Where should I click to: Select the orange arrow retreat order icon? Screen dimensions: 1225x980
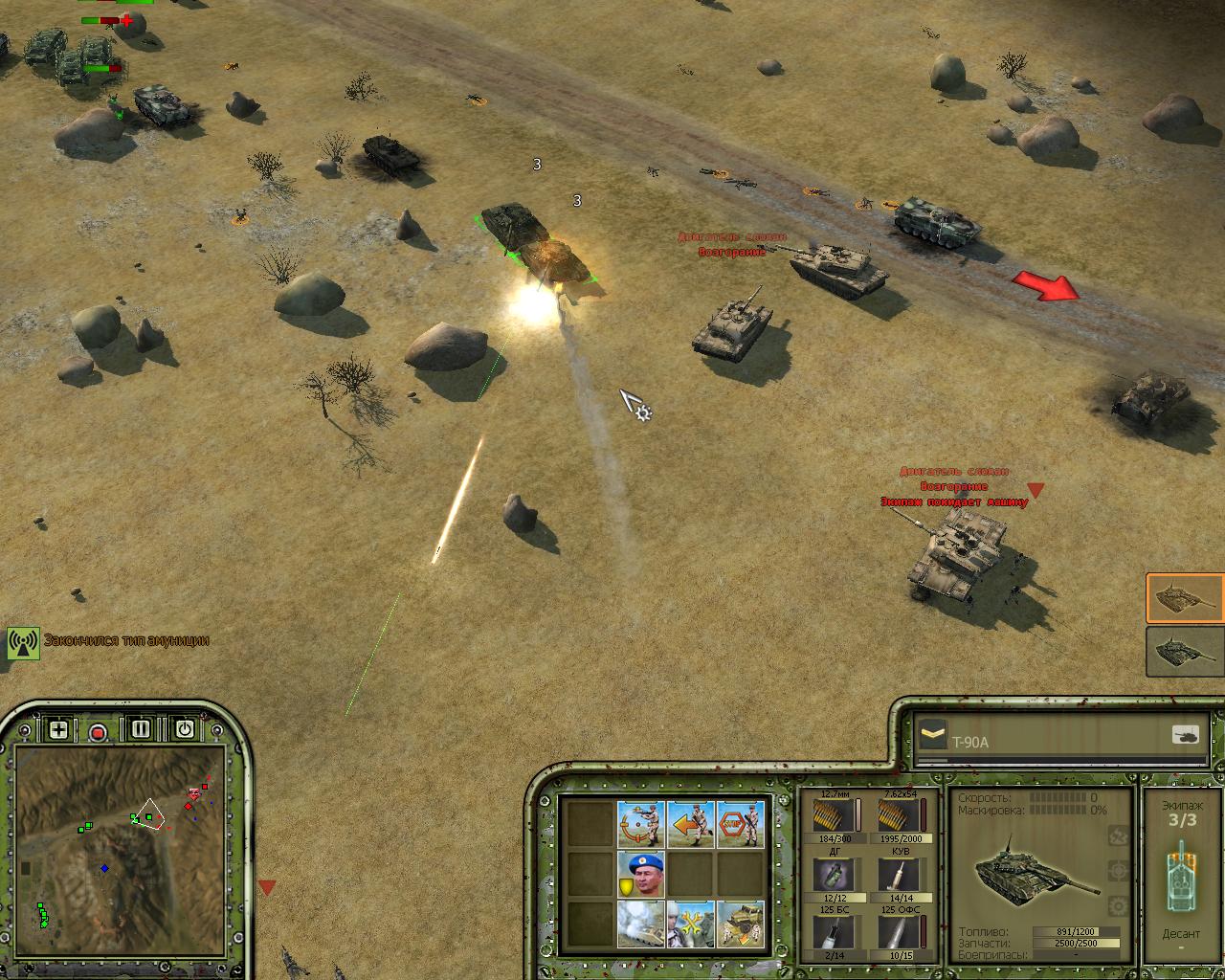(690, 824)
